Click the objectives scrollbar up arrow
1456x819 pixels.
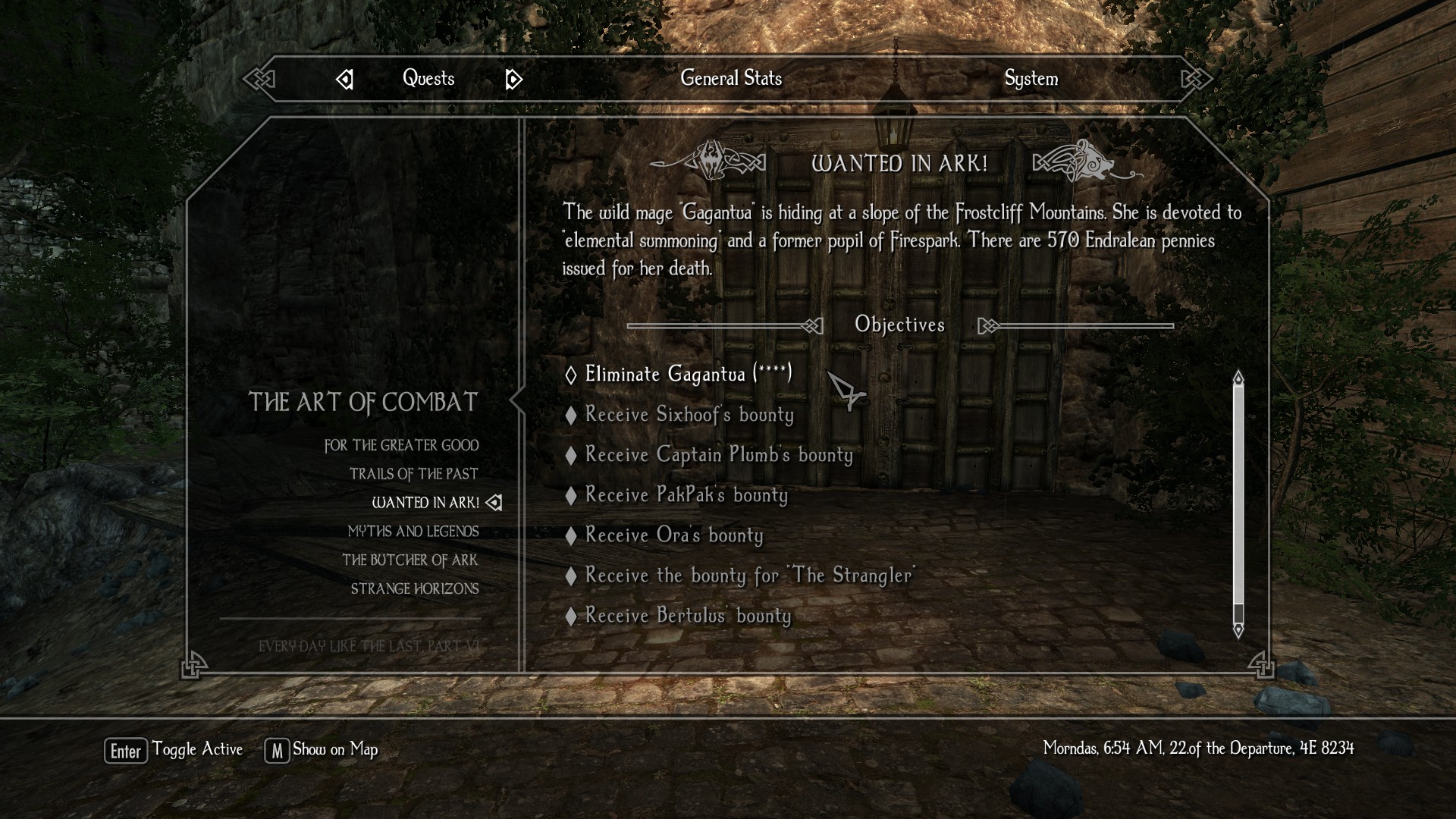(x=1238, y=378)
